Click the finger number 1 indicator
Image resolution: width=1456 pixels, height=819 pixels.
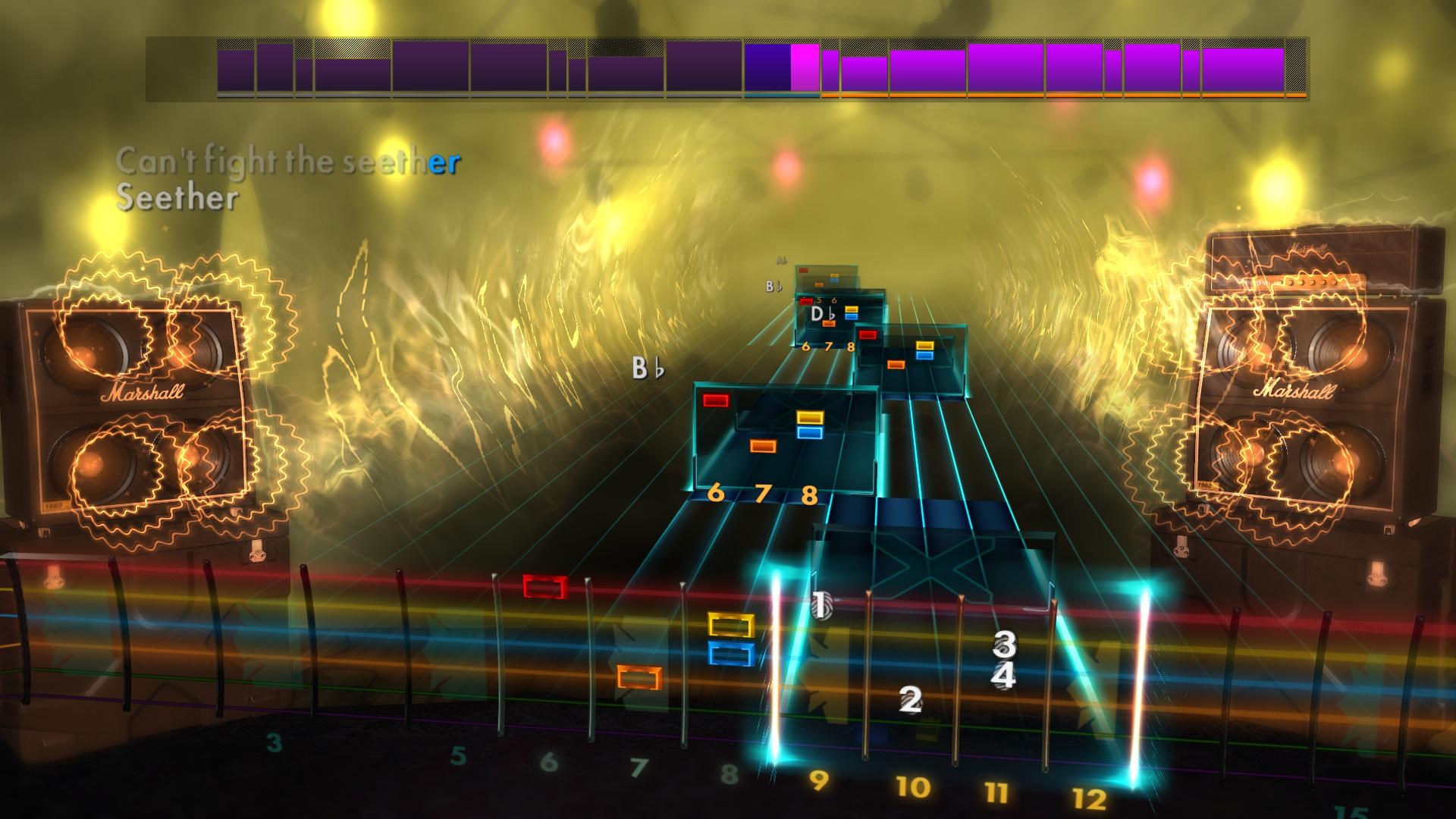(821, 607)
